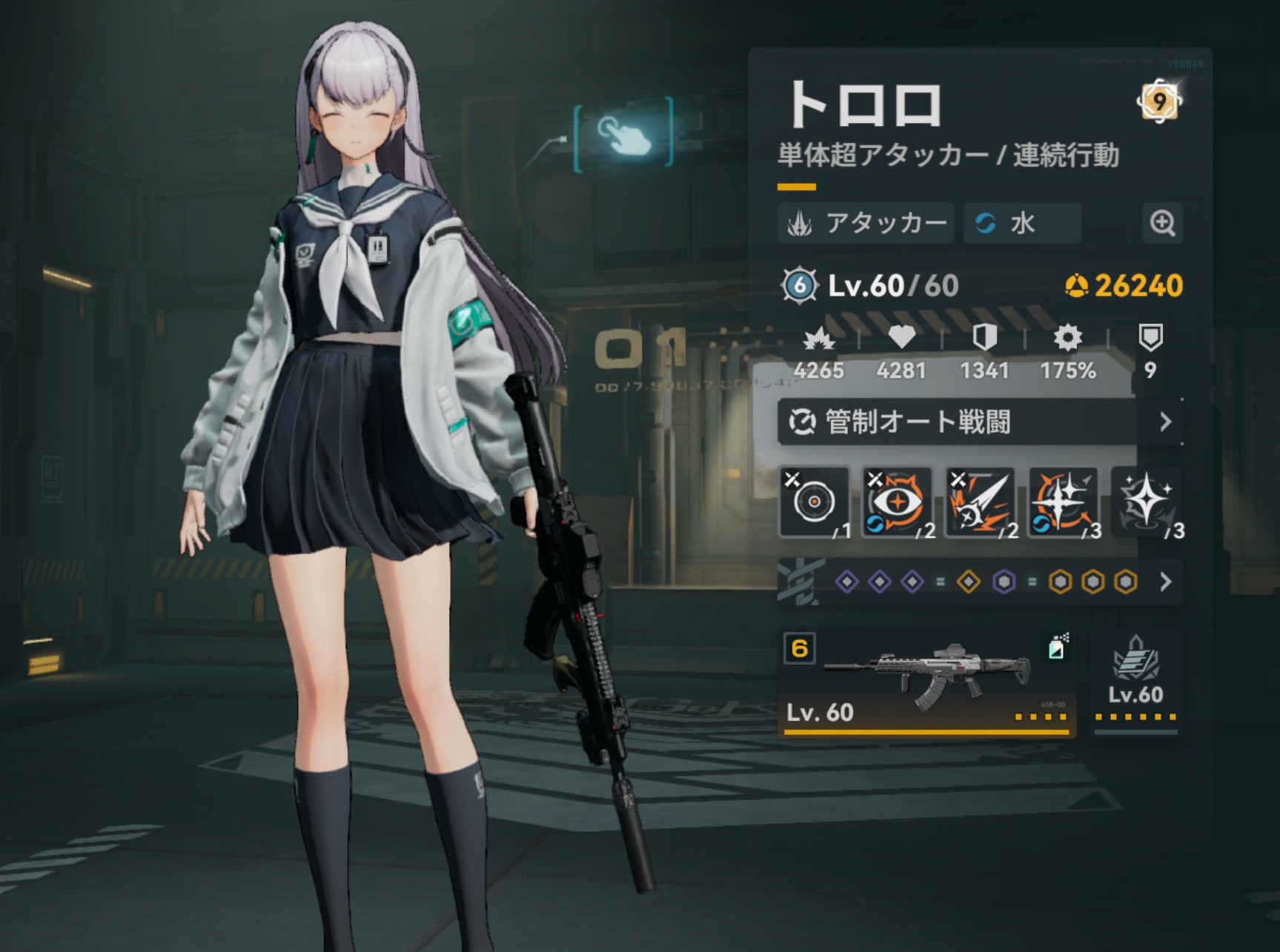The image size is (1280, 952).
Task: Click the 水 element tag
Action: coord(1021,223)
